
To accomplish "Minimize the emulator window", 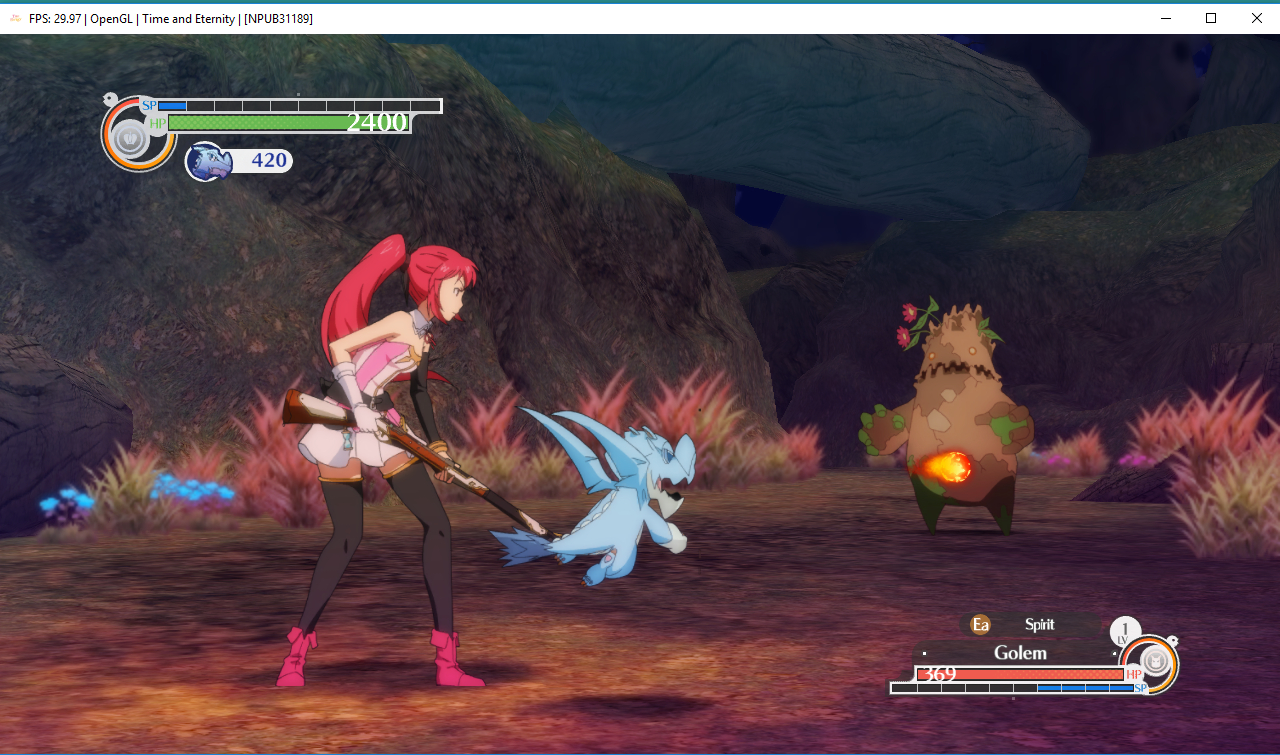I will click(x=1165, y=18).
